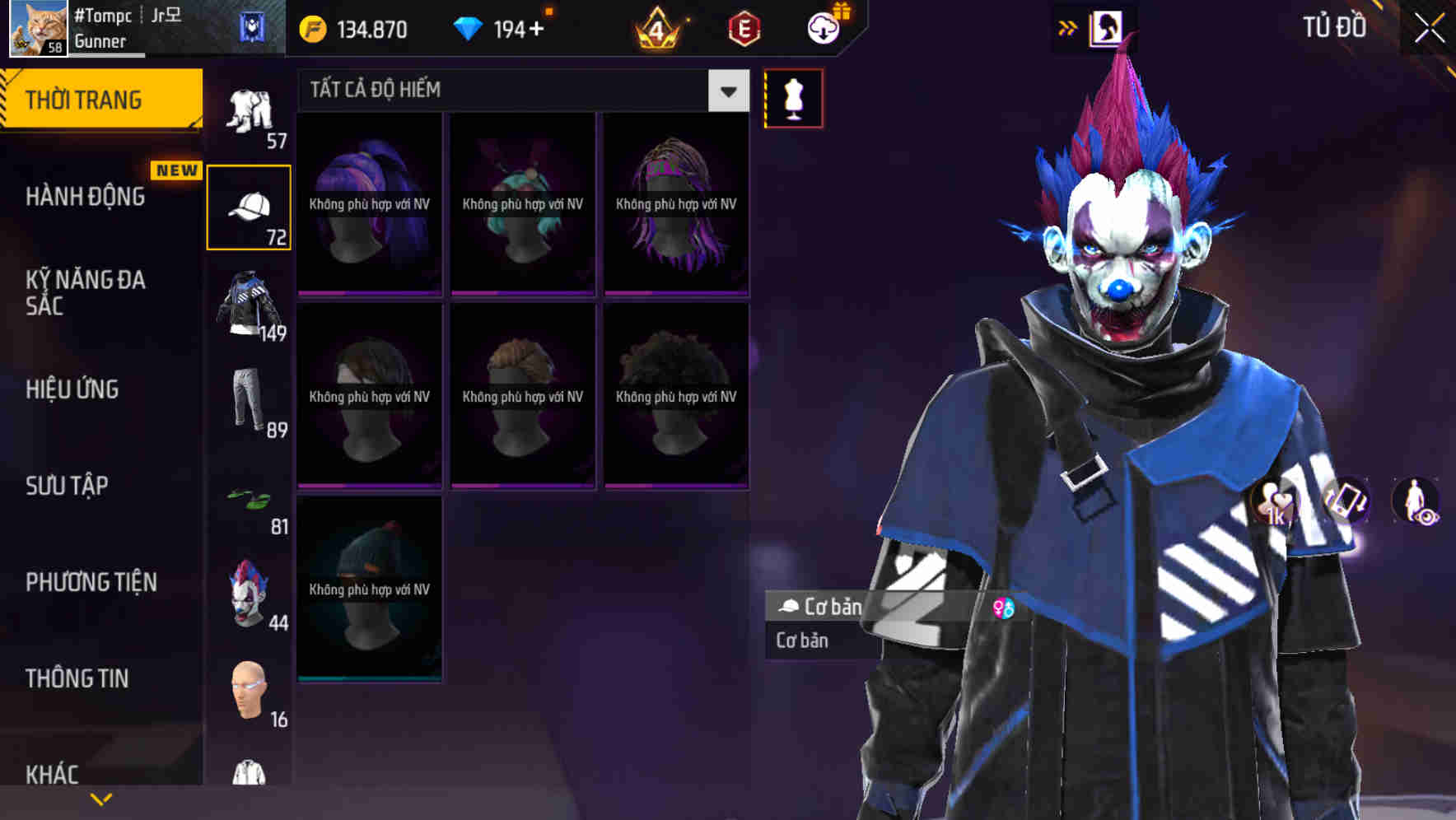1456x820 pixels.
Task: Open the SƯU TẬP menu section
Action: pos(66,486)
